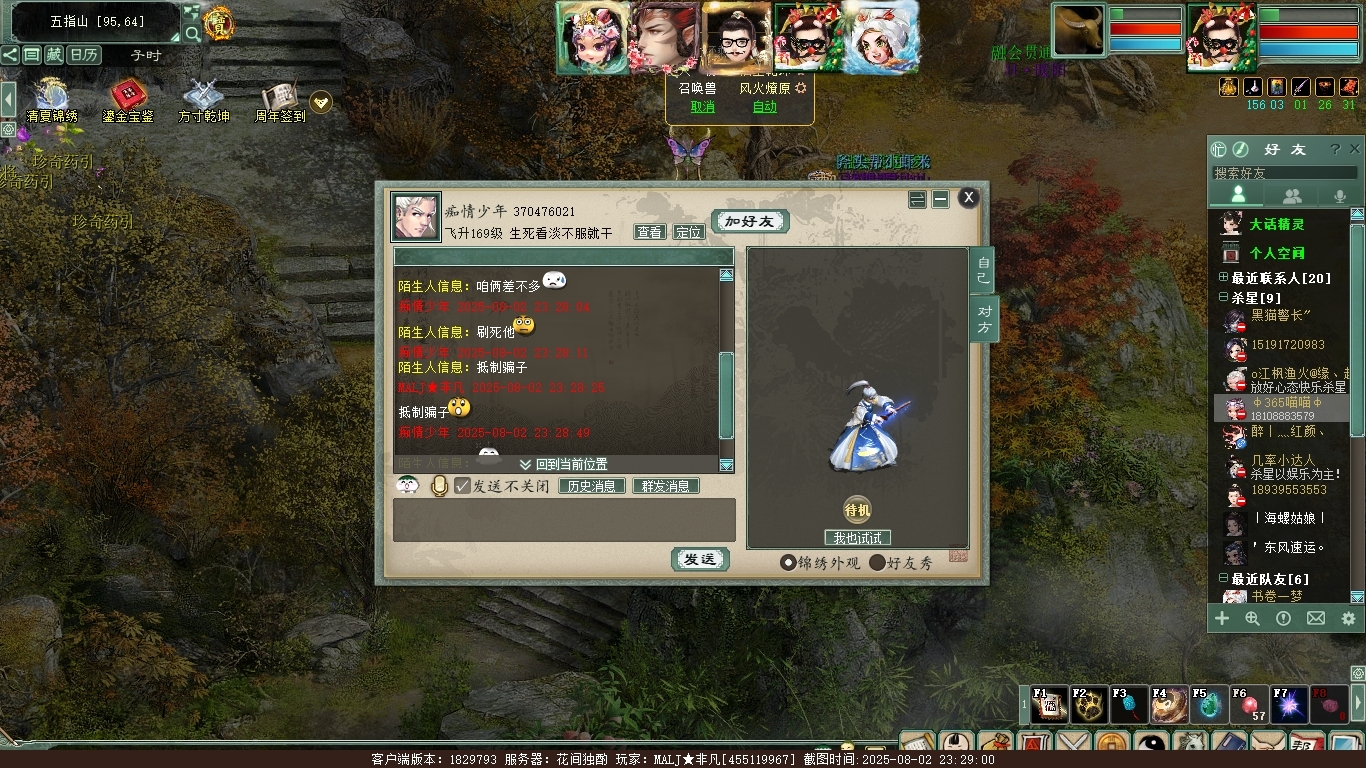The image size is (1366, 768).
Task: Select the 锦绣外观 radio option
Action: pyautogui.click(x=788, y=563)
